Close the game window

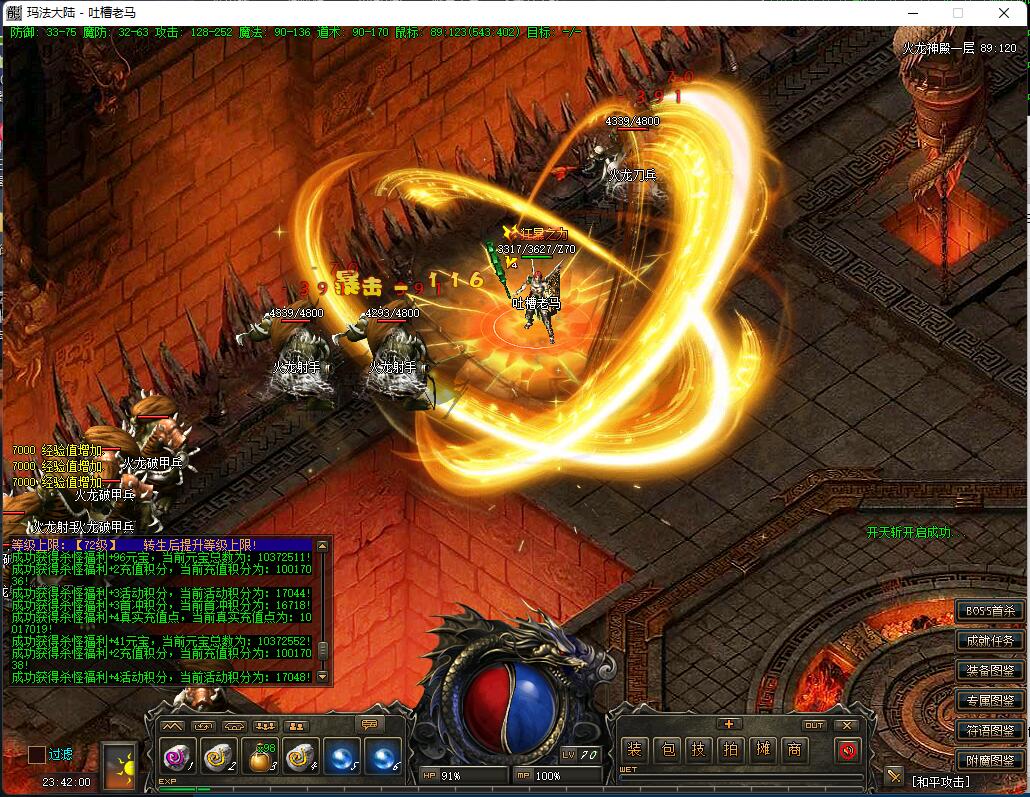(1004, 13)
